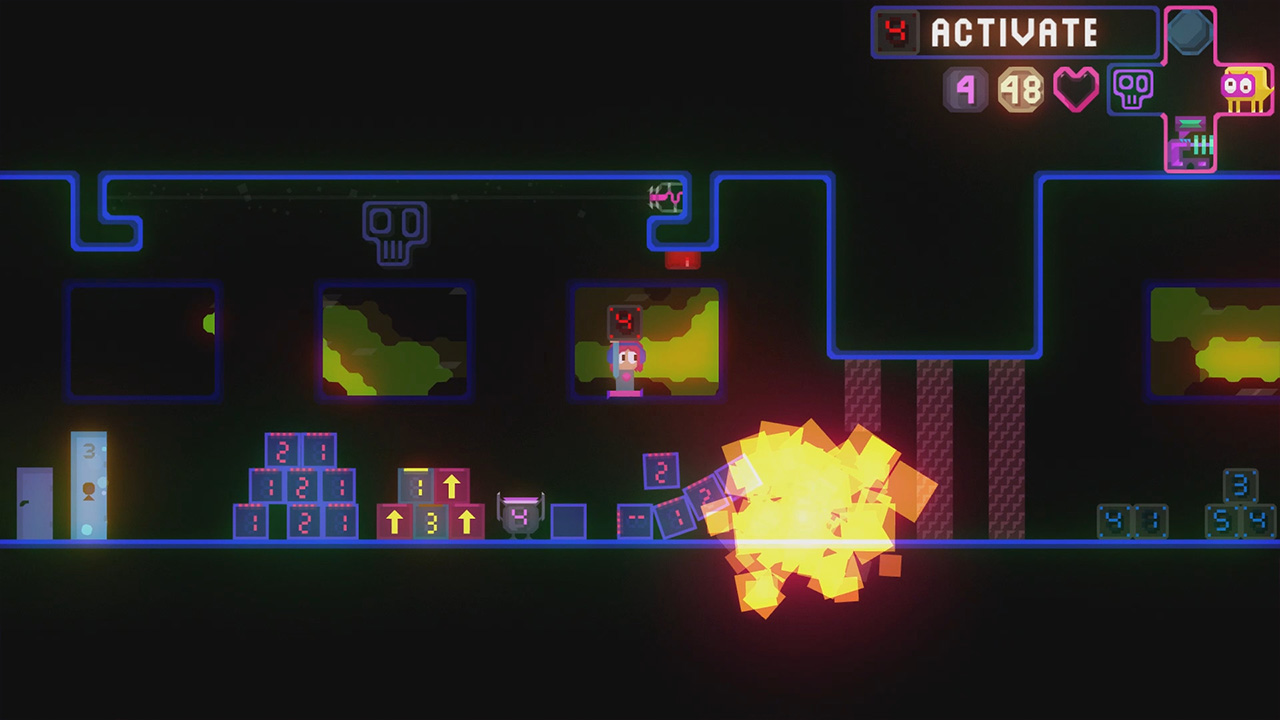Click the gray octagon icon at top right
The width and height of the screenshot is (1280, 720).
tap(1191, 30)
